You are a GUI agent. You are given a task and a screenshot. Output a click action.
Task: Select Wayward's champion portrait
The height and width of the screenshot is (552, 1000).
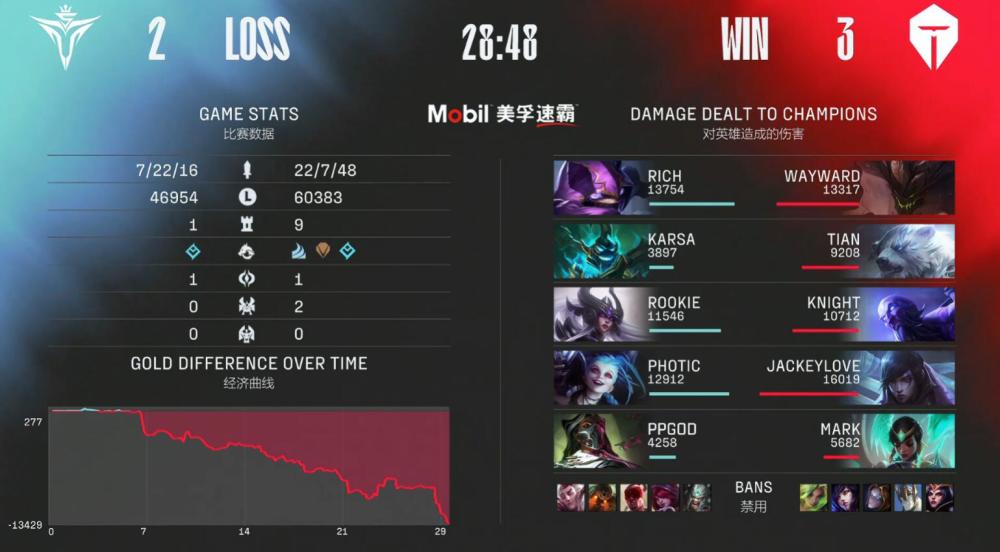click(908, 188)
